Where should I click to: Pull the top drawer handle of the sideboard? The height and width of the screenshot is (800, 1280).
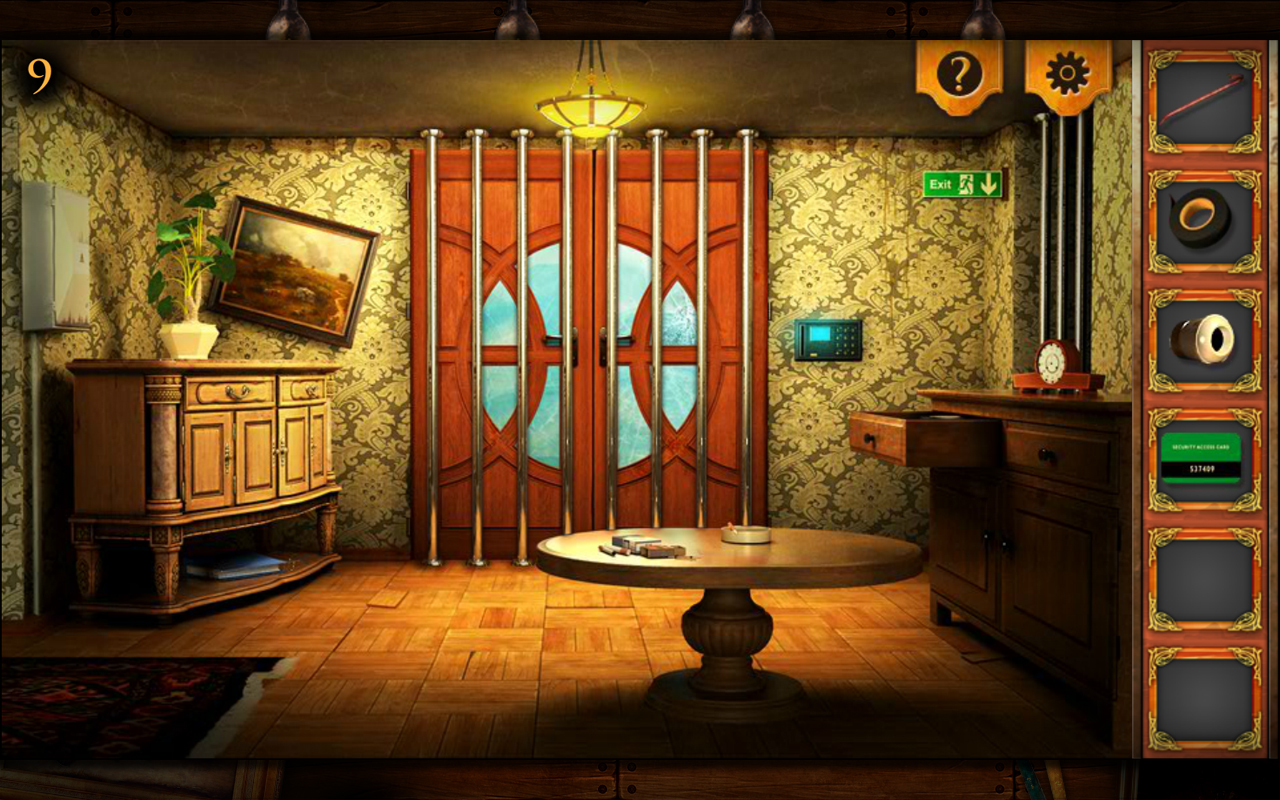tap(237, 388)
